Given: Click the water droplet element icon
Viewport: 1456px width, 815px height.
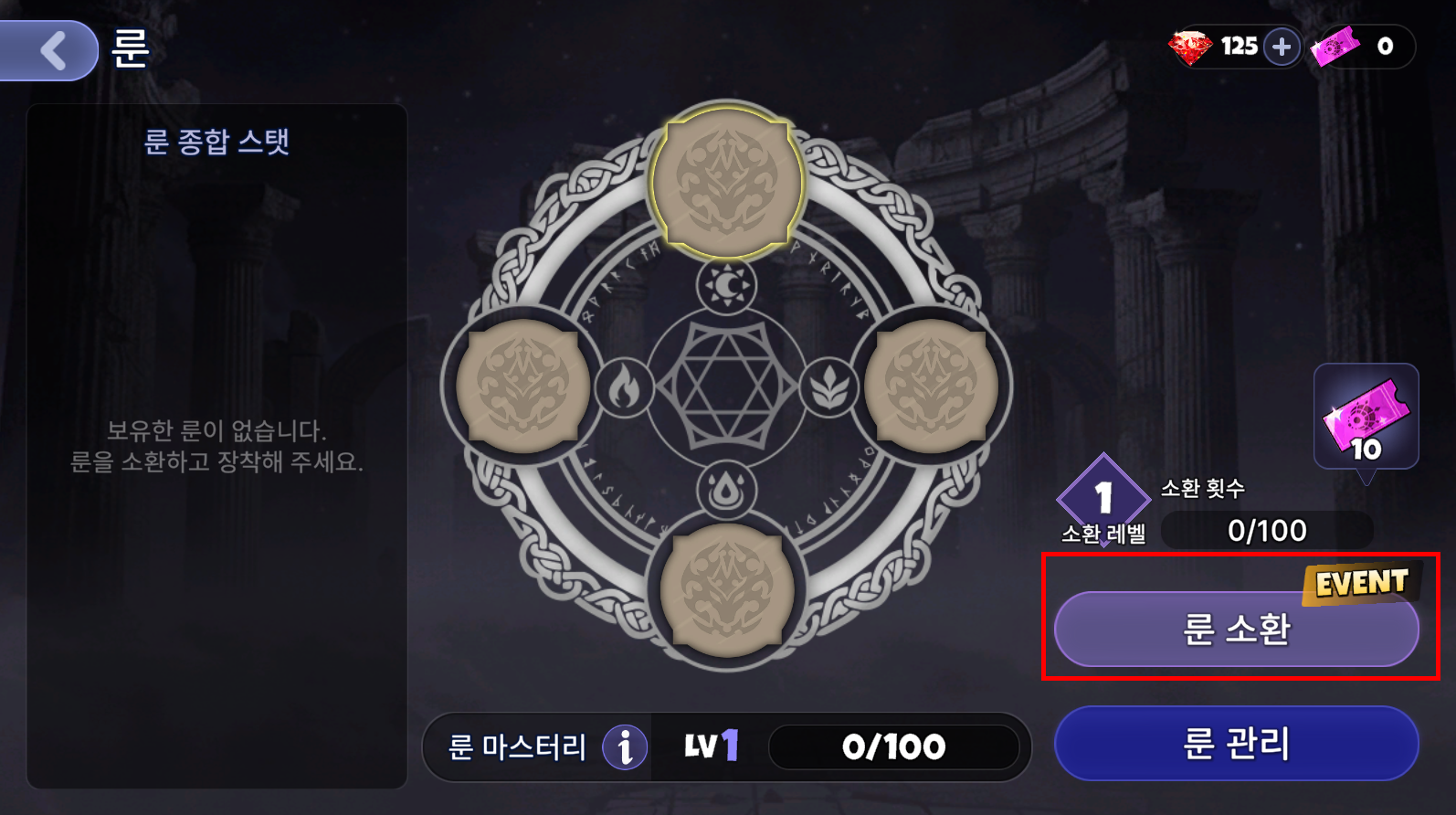Looking at the screenshot, I should tap(726, 490).
